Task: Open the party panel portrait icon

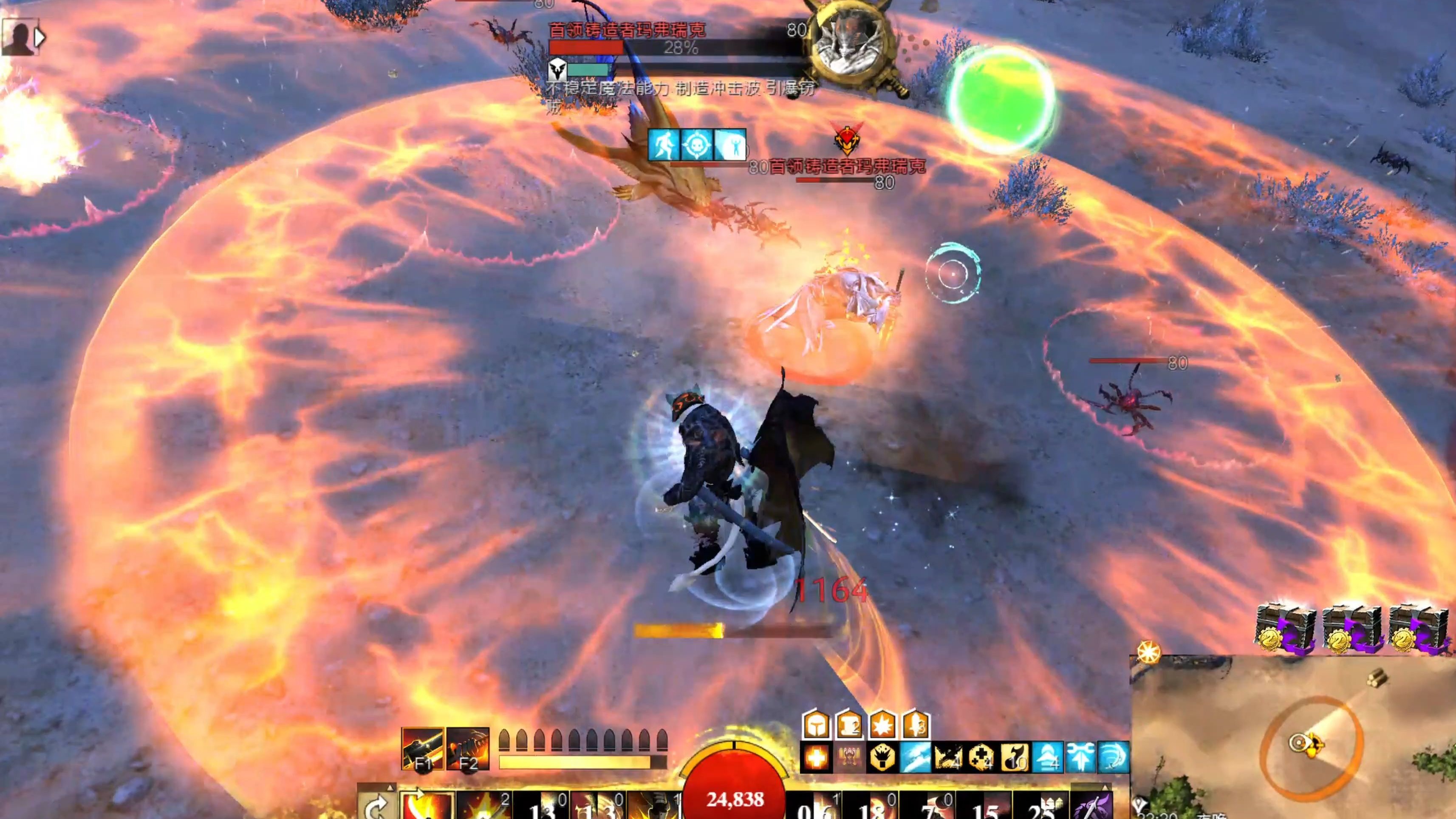Action: click(x=19, y=37)
